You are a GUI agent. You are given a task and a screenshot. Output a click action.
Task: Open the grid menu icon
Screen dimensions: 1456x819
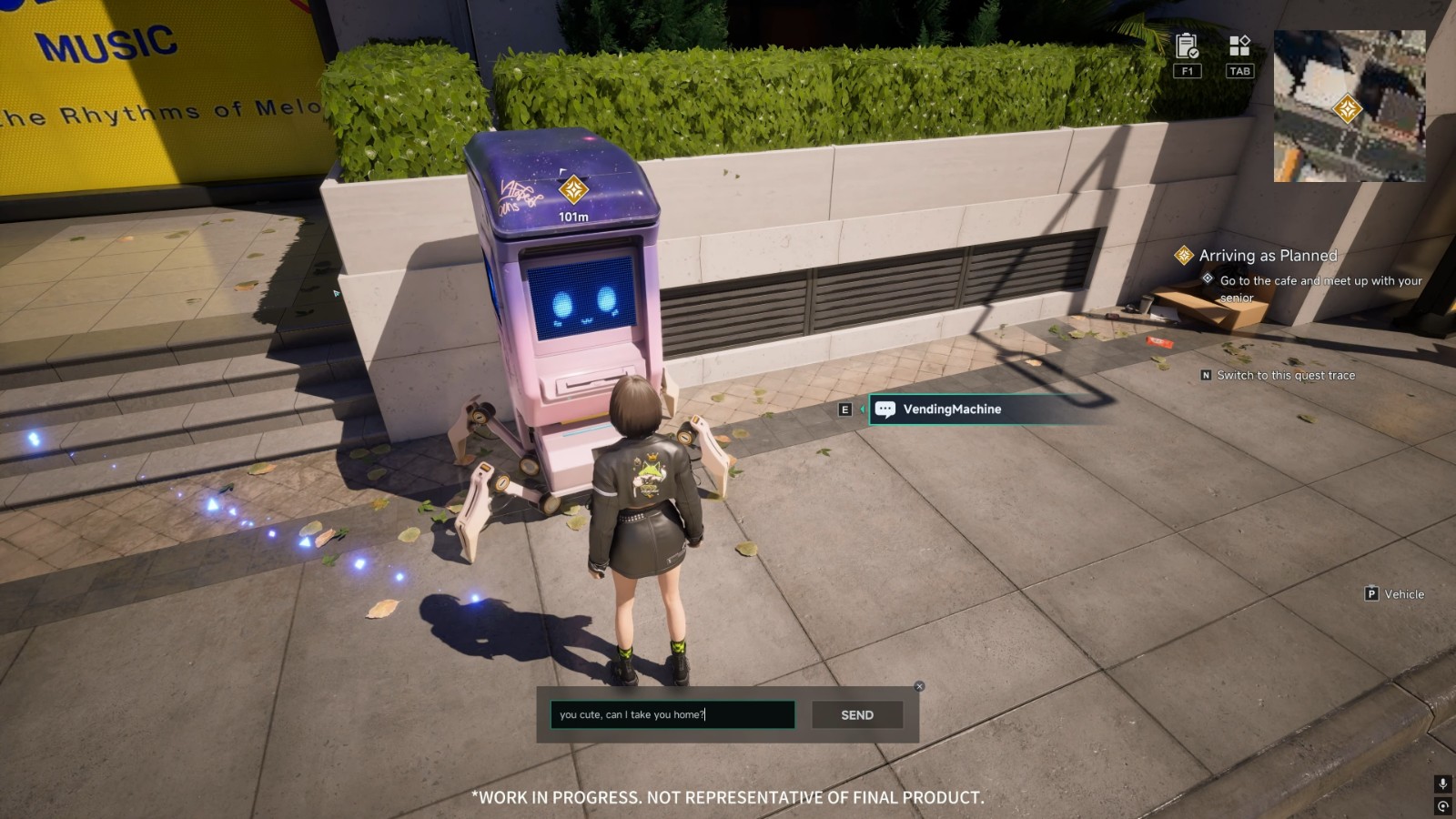(x=1239, y=45)
